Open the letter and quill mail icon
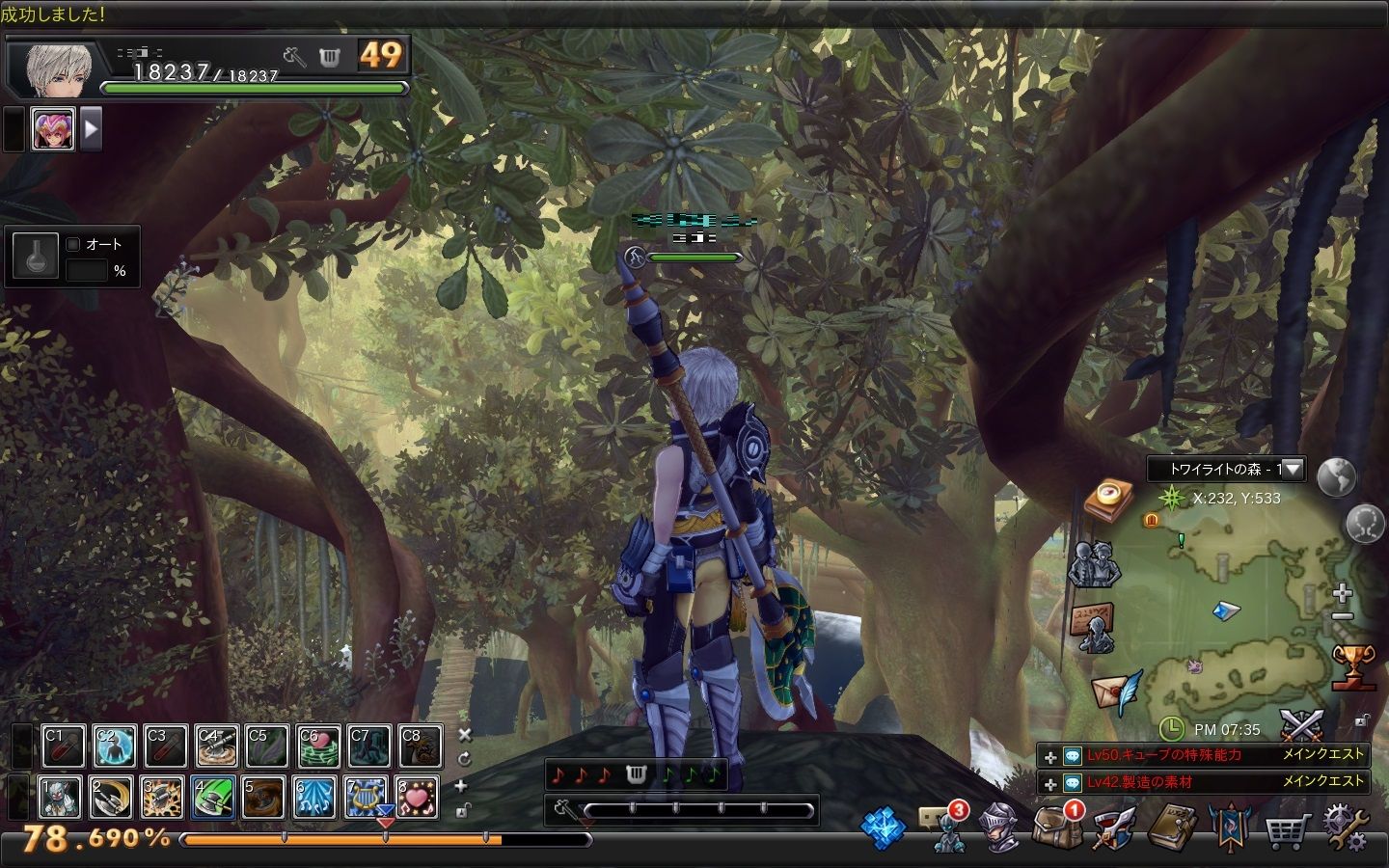Image resolution: width=1389 pixels, height=868 pixels. (x=1115, y=692)
